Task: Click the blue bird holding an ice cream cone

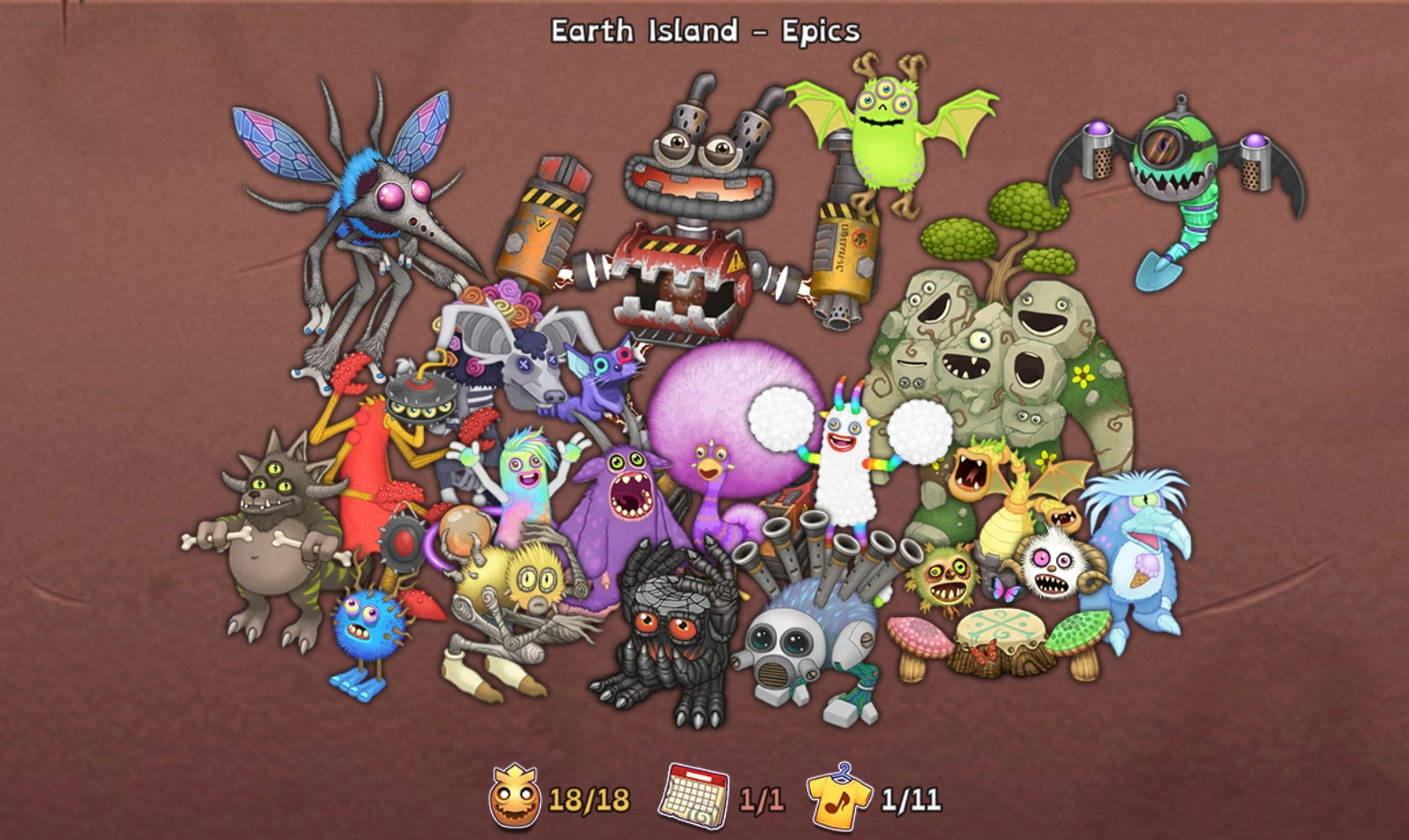Action: pyautogui.click(x=1142, y=566)
